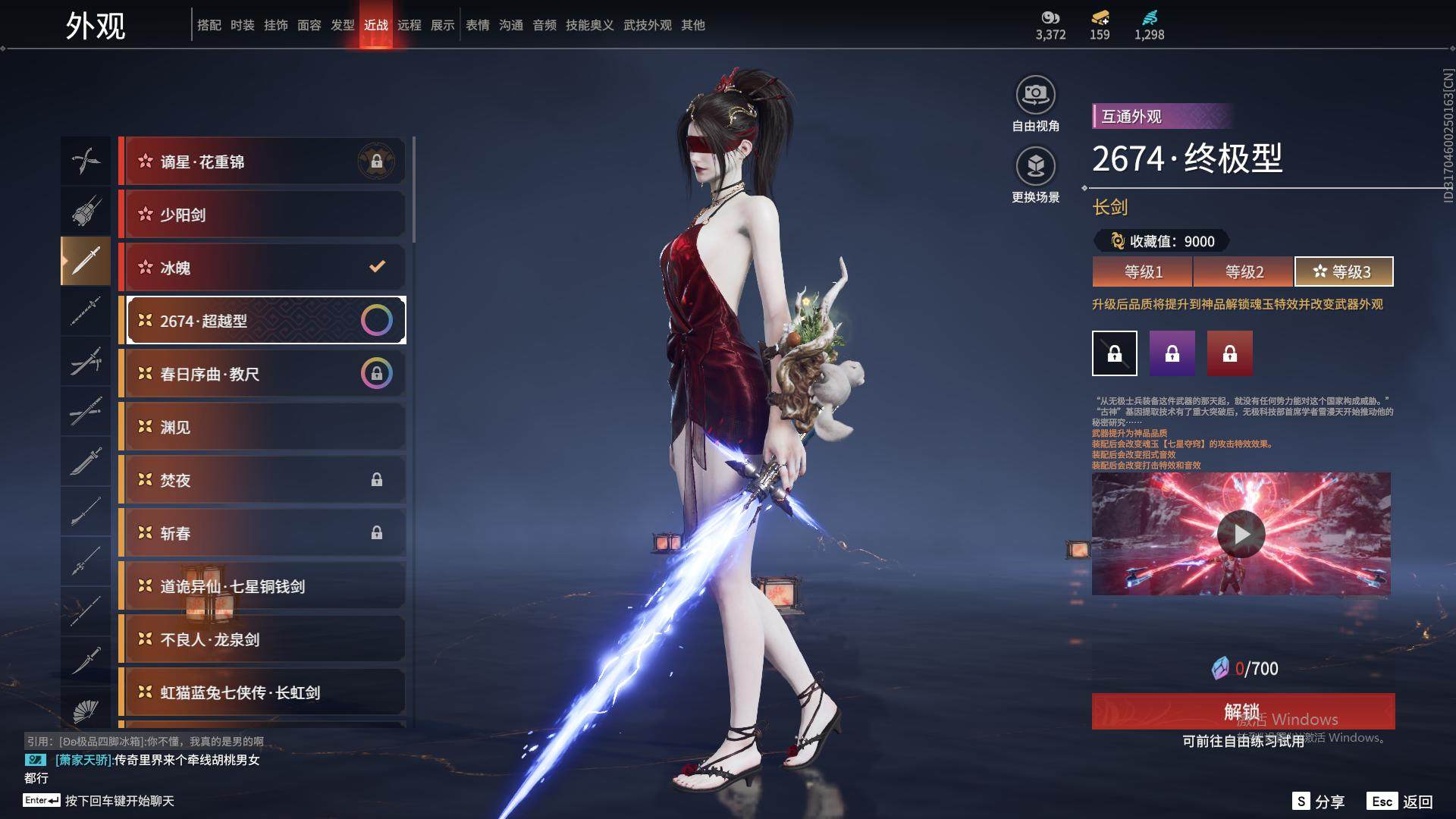1456x819 pixels.
Task: Switch to 等级1 skin level
Action: tap(1143, 271)
